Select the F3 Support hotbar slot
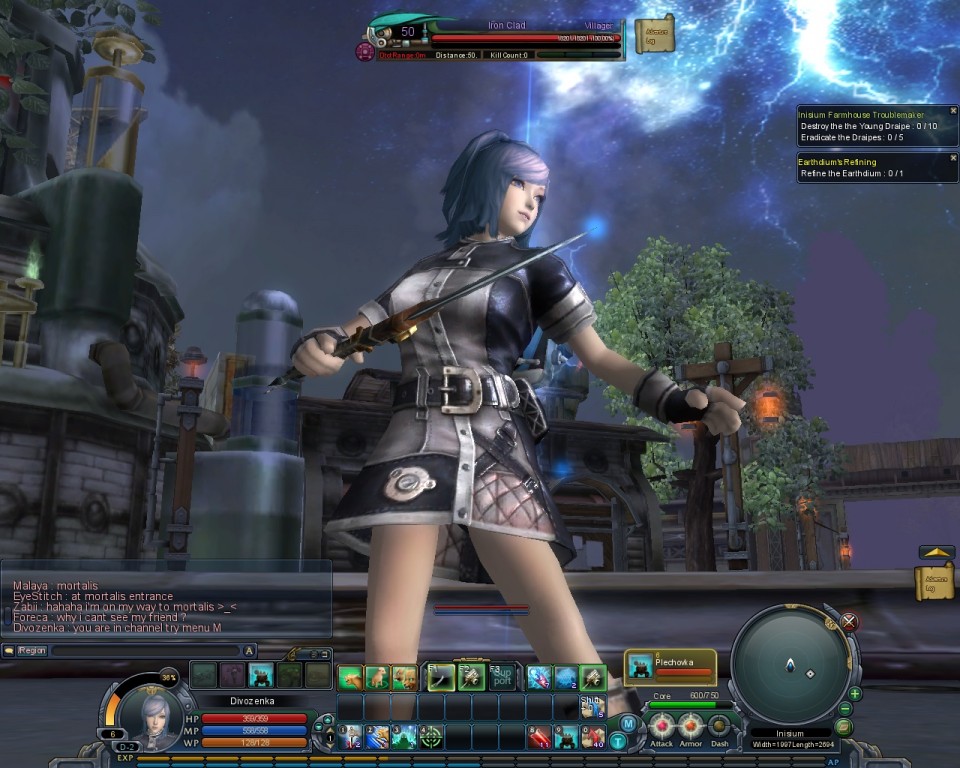This screenshot has height=768, width=960. pyautogui.click(x=502, y=677)
